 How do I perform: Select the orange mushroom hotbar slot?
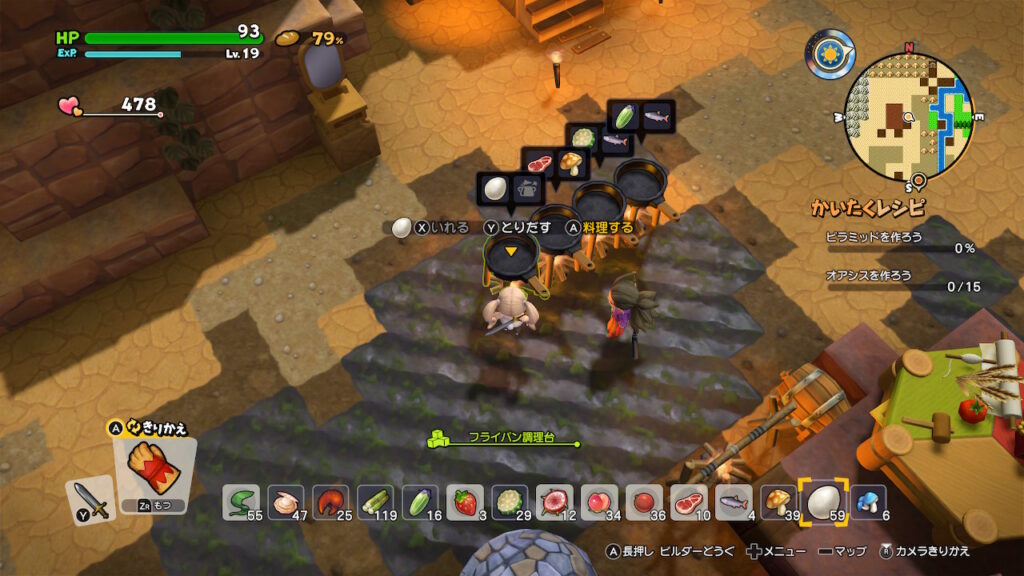777,501
